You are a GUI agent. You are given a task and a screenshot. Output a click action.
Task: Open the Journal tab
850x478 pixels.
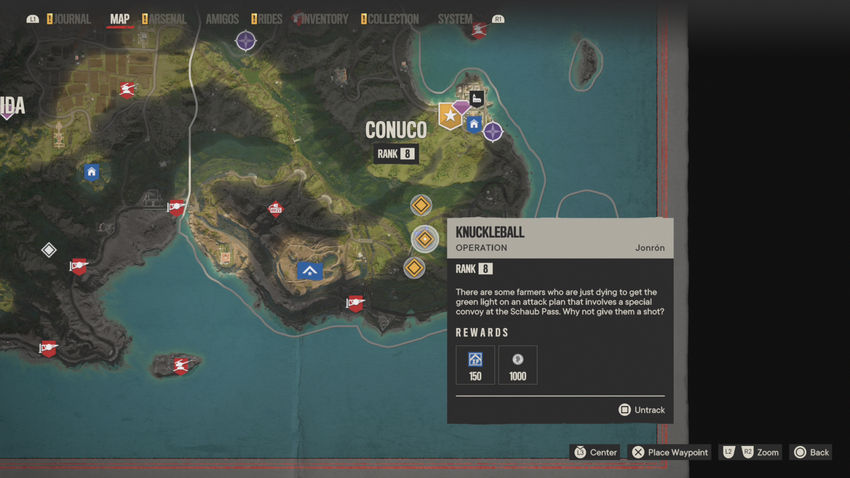[72, 19]
